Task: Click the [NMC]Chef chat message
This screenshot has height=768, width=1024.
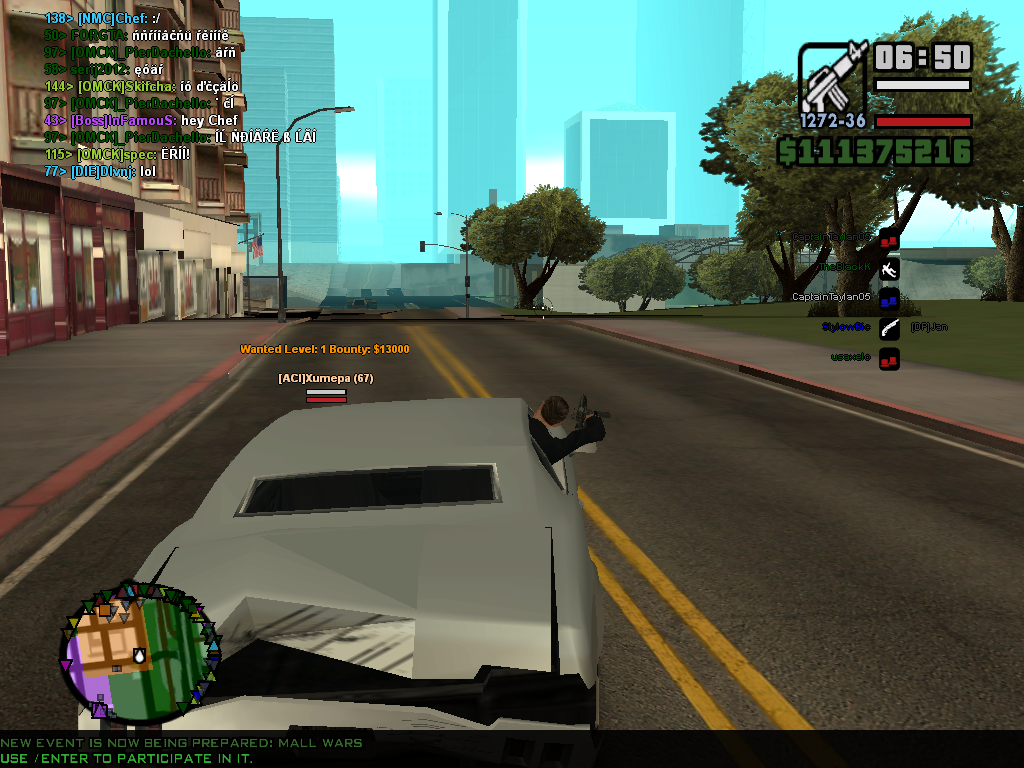Action: [103, 18]
